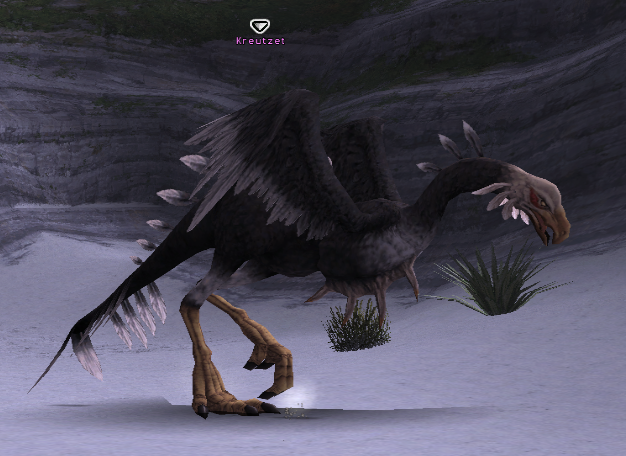
Task: Click the target arrow marker above Kreutzet
Action: (x=260, y=26)
